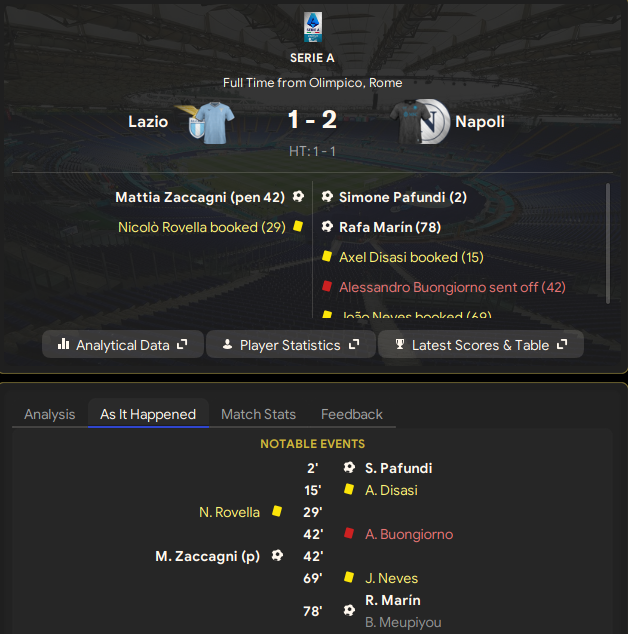Switch to the Analysis tab
This screenshot has height=634, width=628.
pos(49,414)
